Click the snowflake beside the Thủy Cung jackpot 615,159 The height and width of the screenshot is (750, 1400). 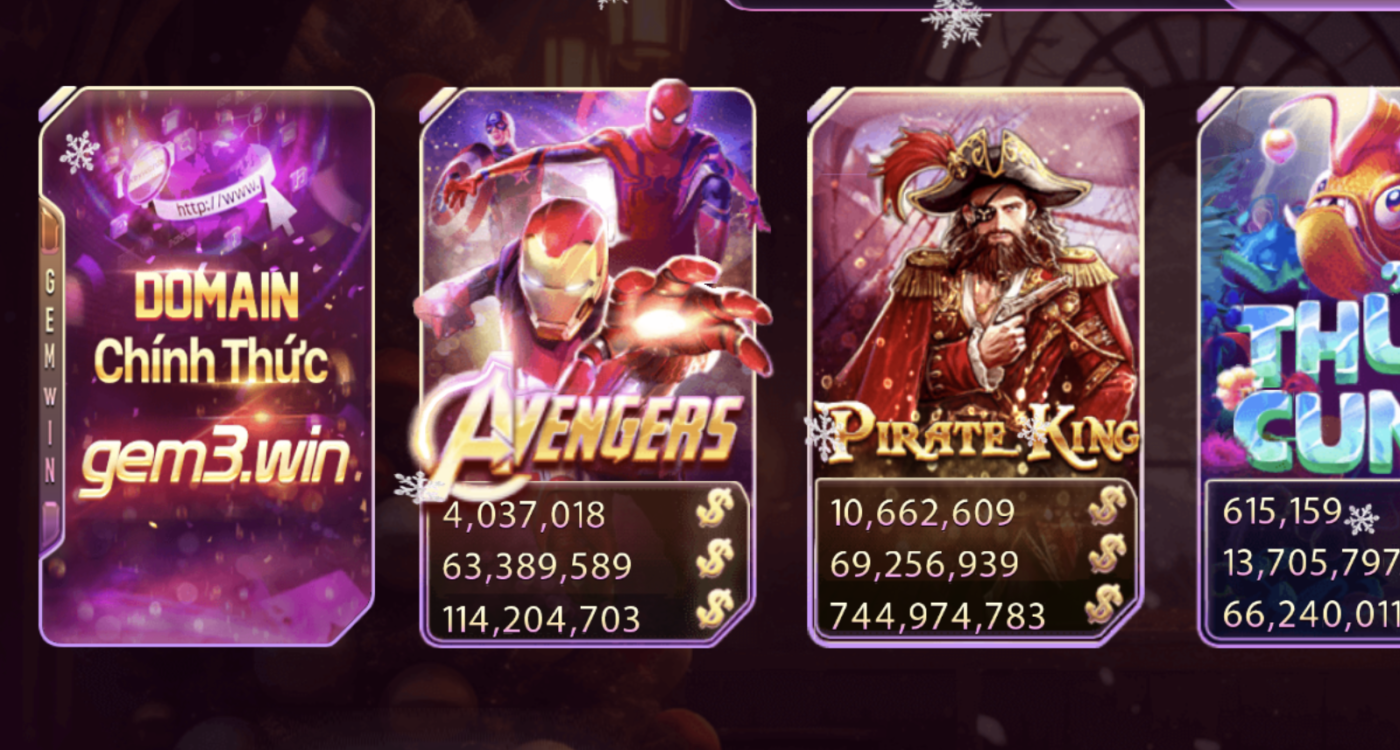(x=1361, y=517)
